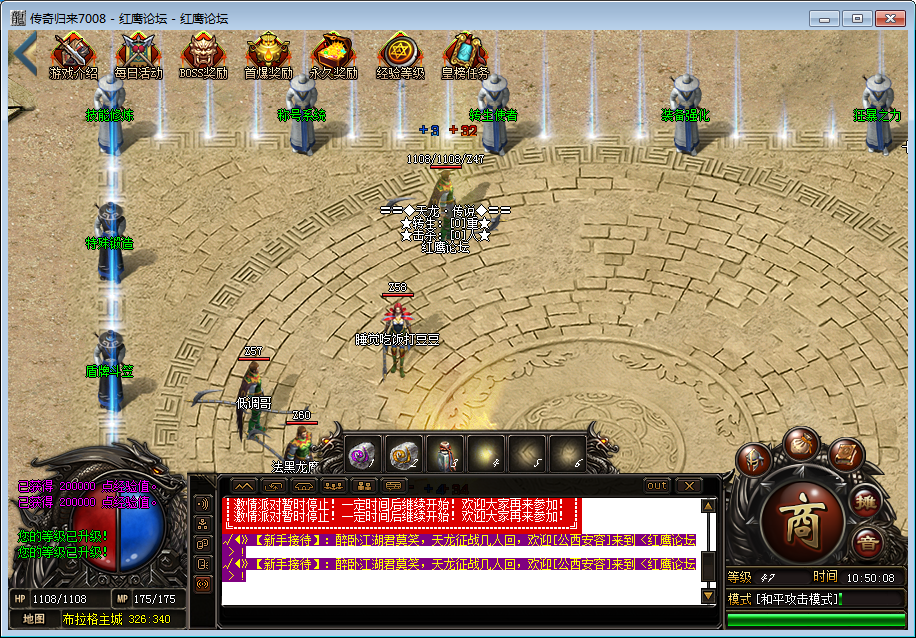
Task: Use the purple scroll in hotbar slot 1
Action: click(362, 454)
